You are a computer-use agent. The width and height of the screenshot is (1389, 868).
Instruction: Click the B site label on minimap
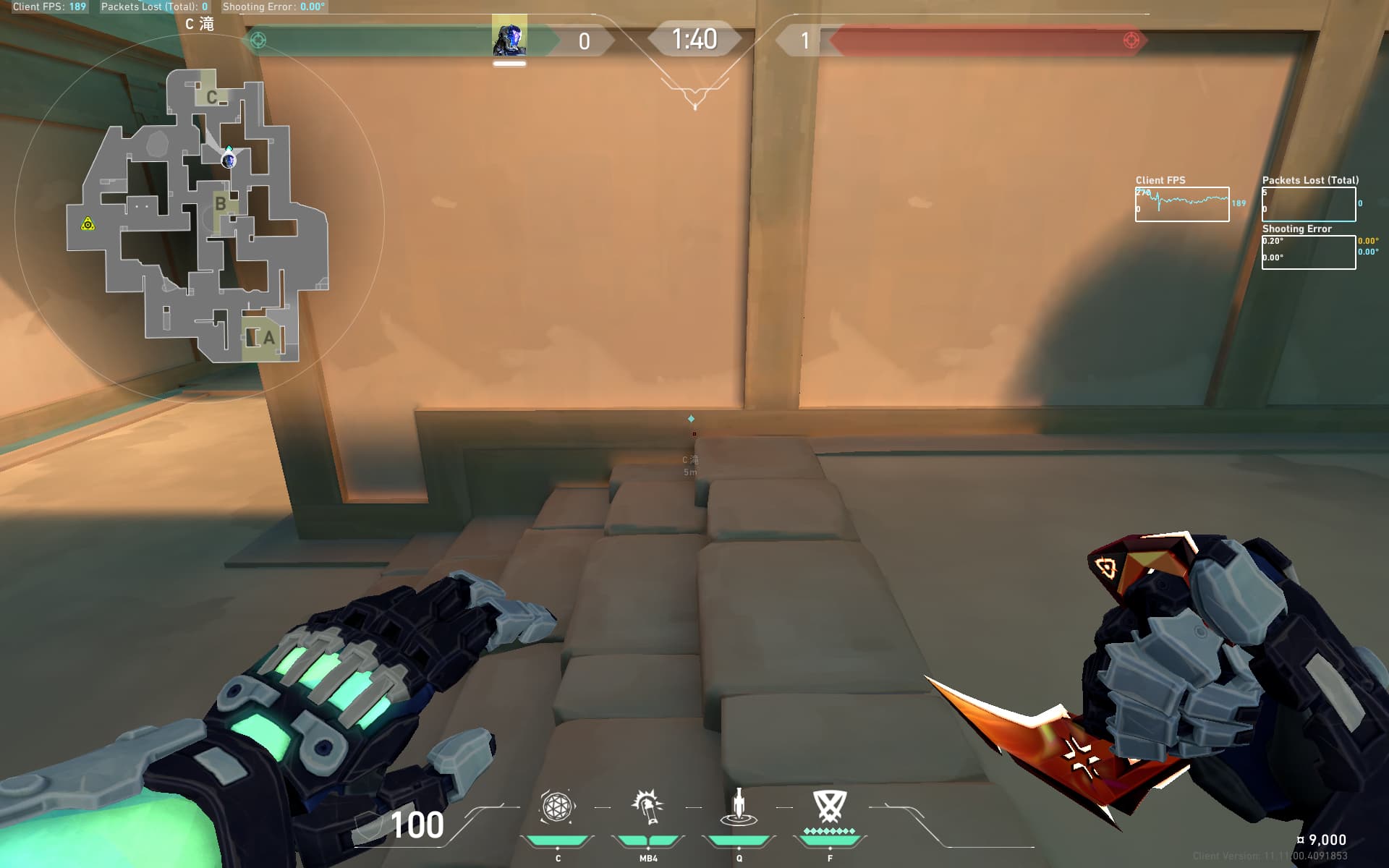pyautogui.click(x=221, y=204)
